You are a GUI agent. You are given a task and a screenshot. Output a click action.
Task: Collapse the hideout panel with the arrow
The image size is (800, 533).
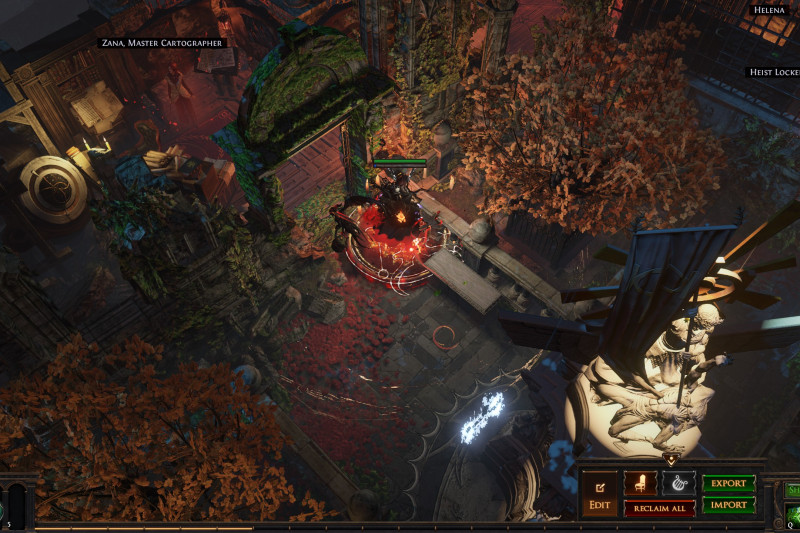[670, 461]
